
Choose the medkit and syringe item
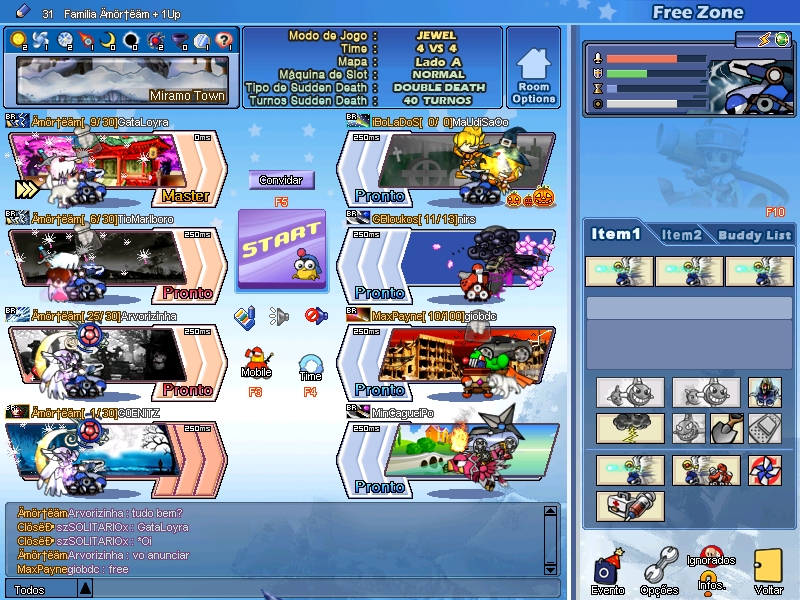point(630,506)
